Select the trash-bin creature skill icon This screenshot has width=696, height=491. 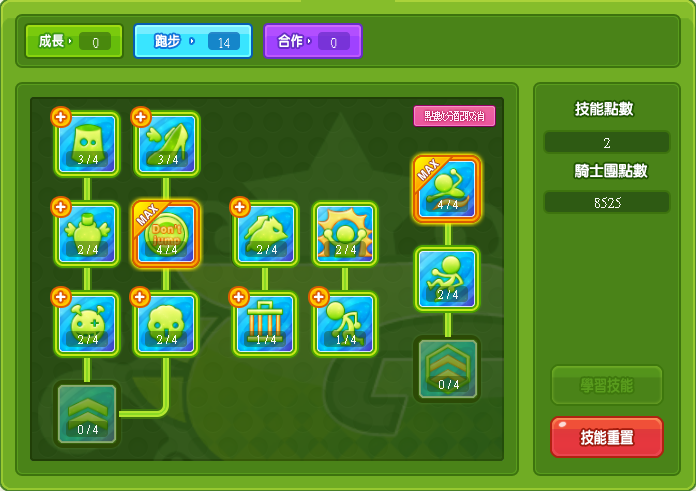(87, 143)
